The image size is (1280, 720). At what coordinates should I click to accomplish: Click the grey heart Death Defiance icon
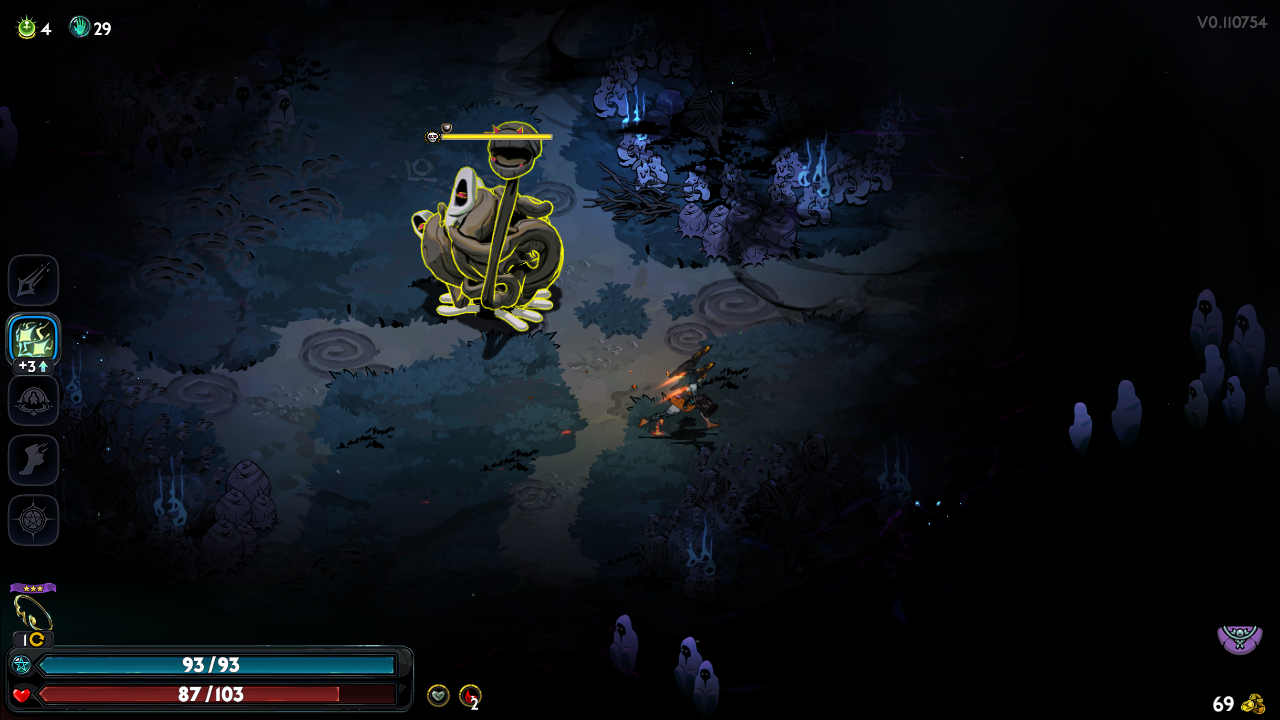click(438, 695)
